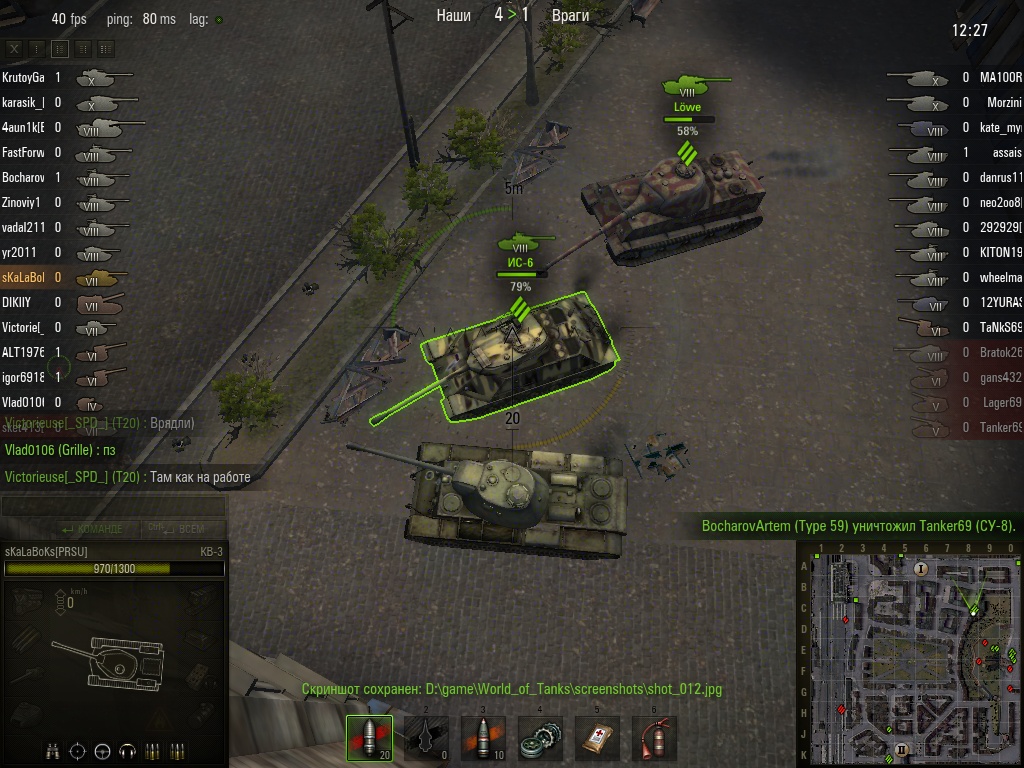The height and width of the screenshot is (768, 1024).
Task: Use the repair kit consumable
Action: coord(540,738)
